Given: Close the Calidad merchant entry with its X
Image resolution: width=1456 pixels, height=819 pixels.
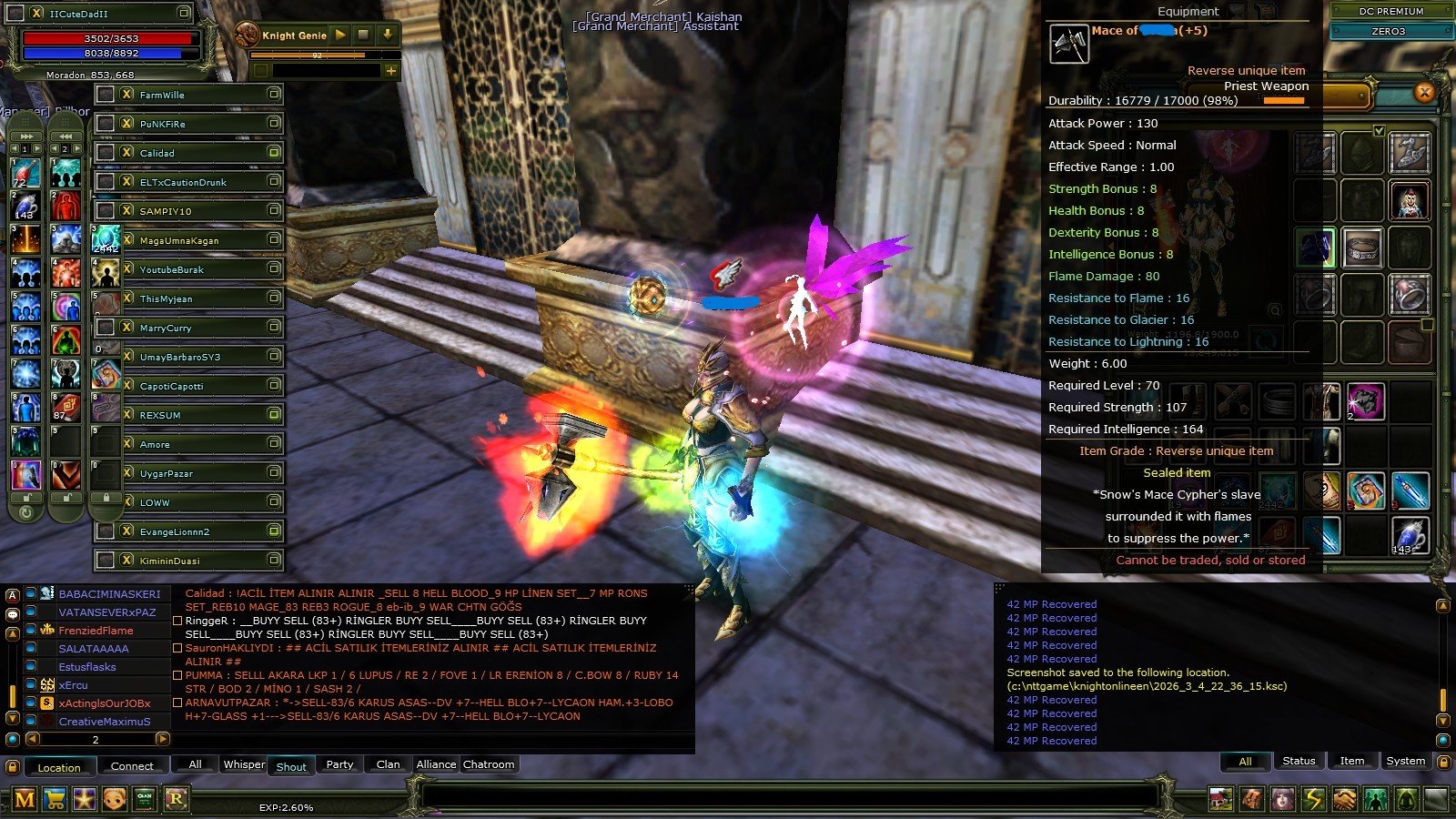Looking at the screenshot, I should [x=126, y=153].
